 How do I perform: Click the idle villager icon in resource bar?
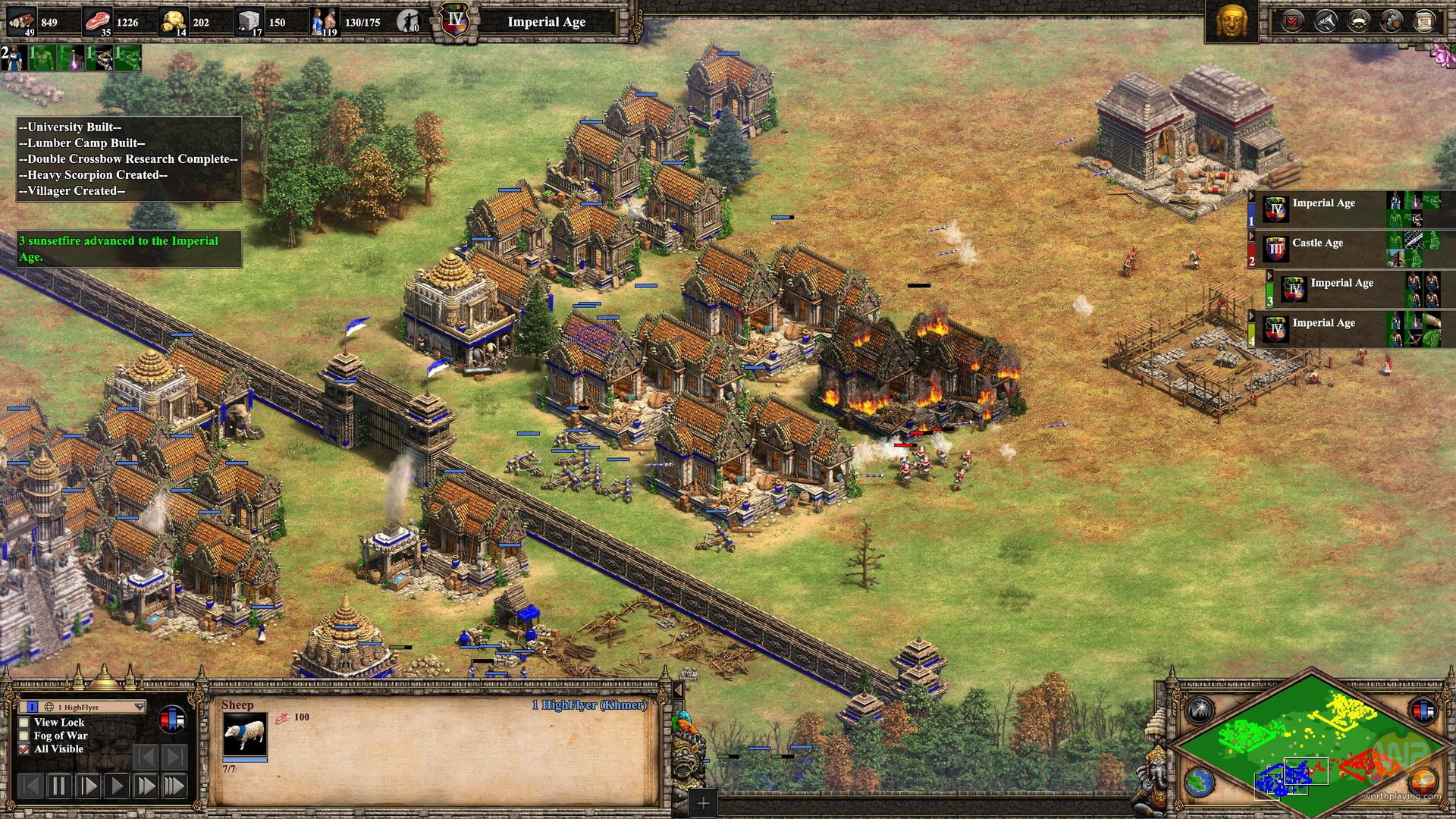point(409,21)
